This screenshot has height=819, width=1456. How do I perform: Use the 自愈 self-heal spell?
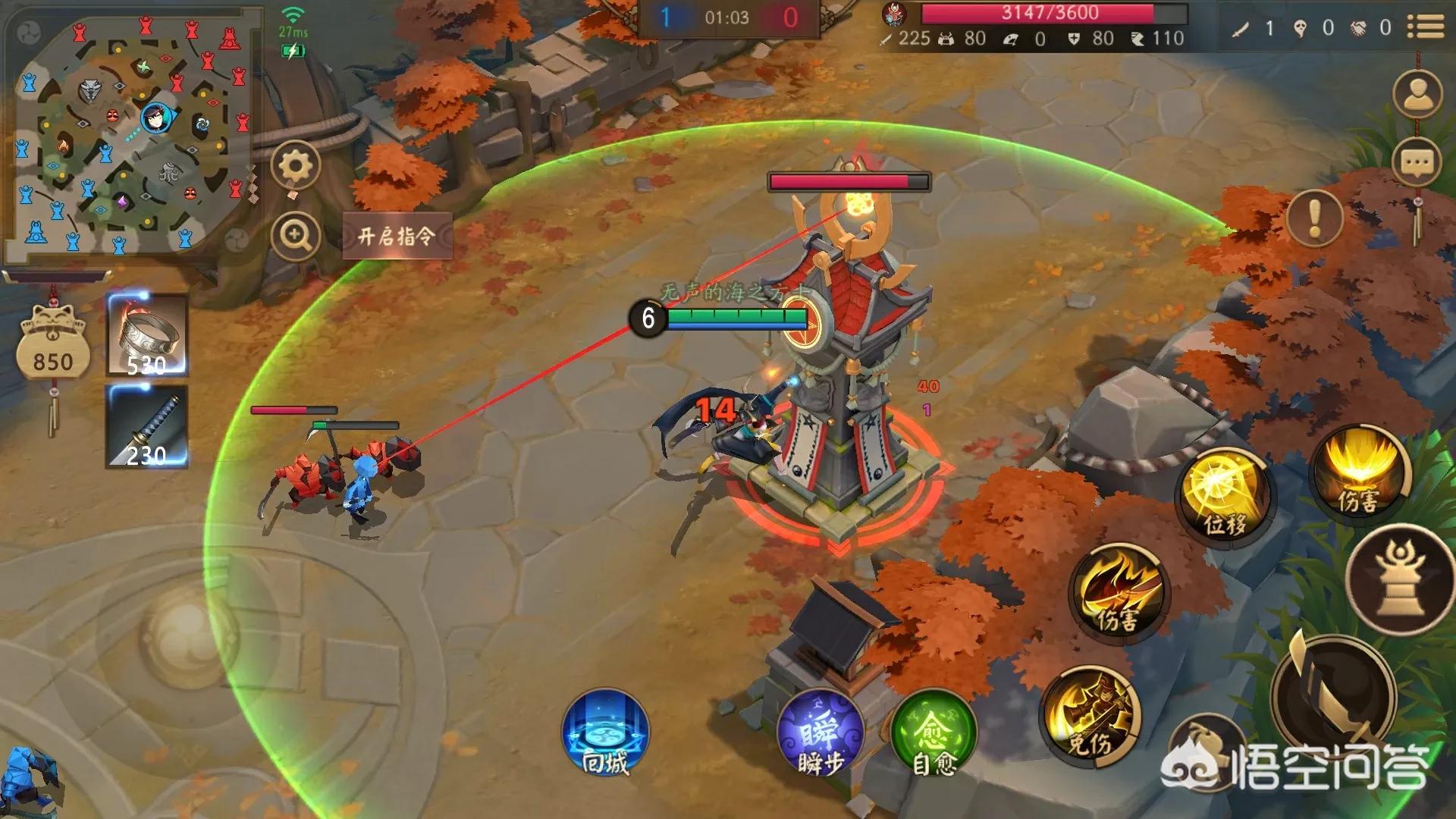pos(934,733)
